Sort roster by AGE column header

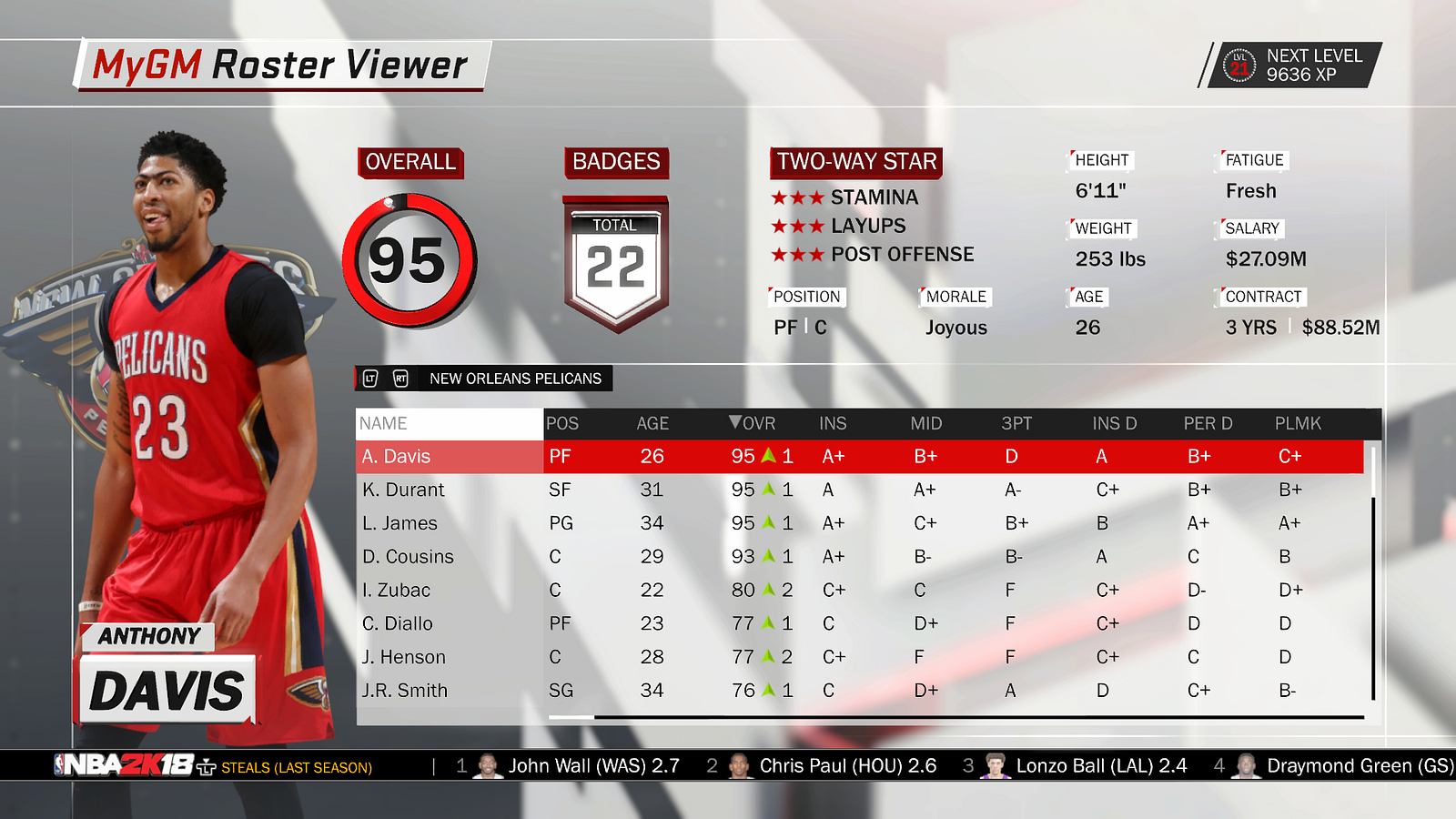point(652,424)
